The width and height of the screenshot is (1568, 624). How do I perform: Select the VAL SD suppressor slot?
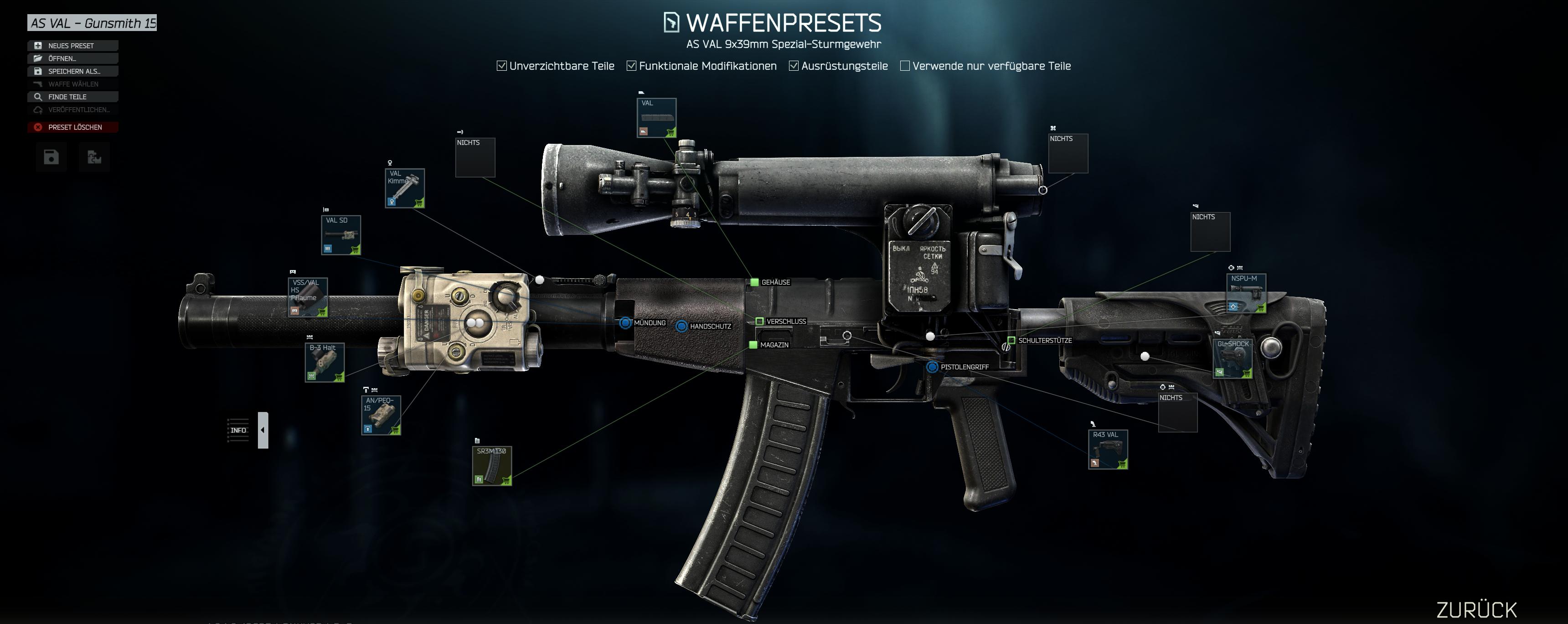pyautogui.click(x=341, y=235)
